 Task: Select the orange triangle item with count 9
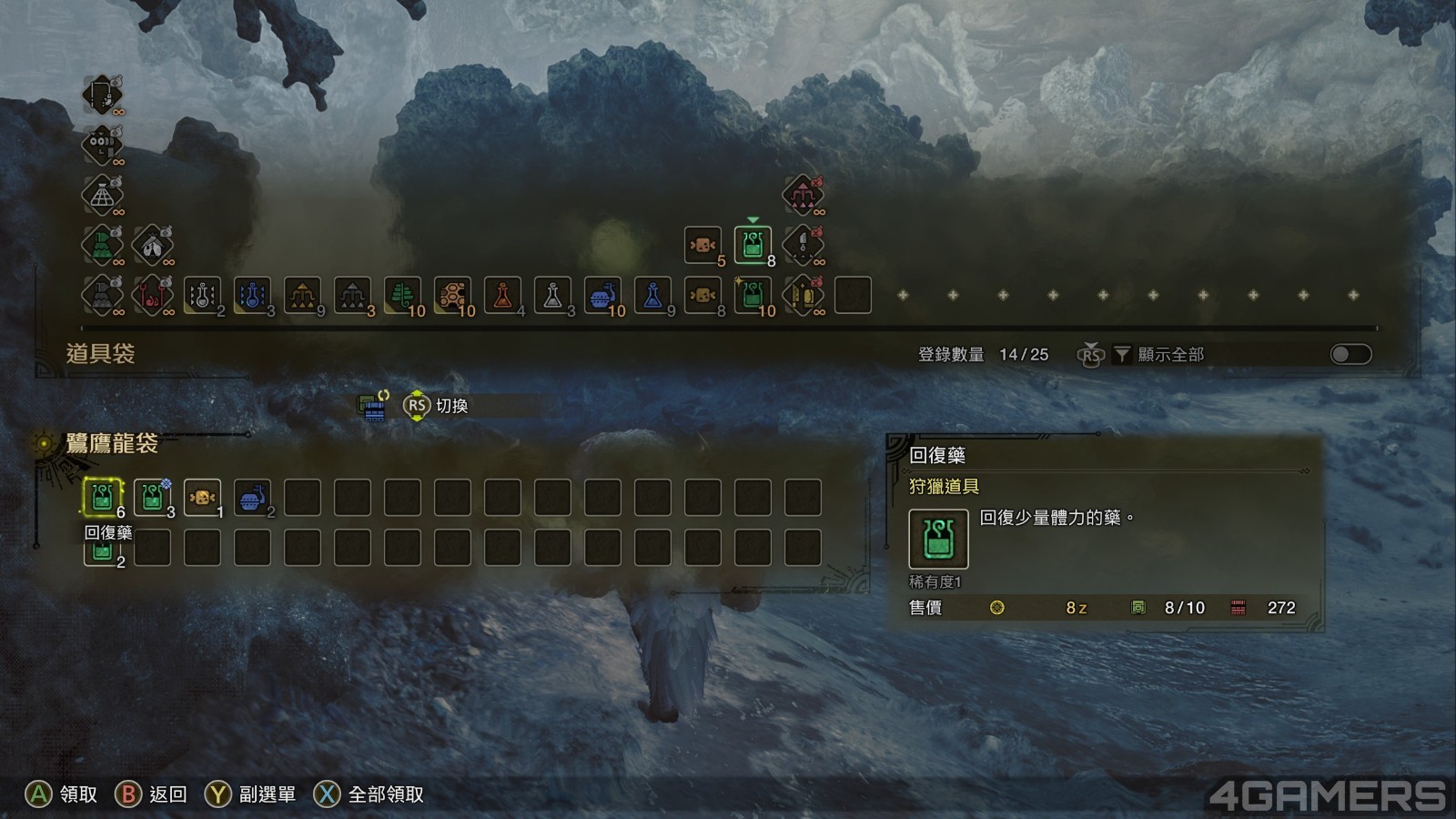(302, 295)
